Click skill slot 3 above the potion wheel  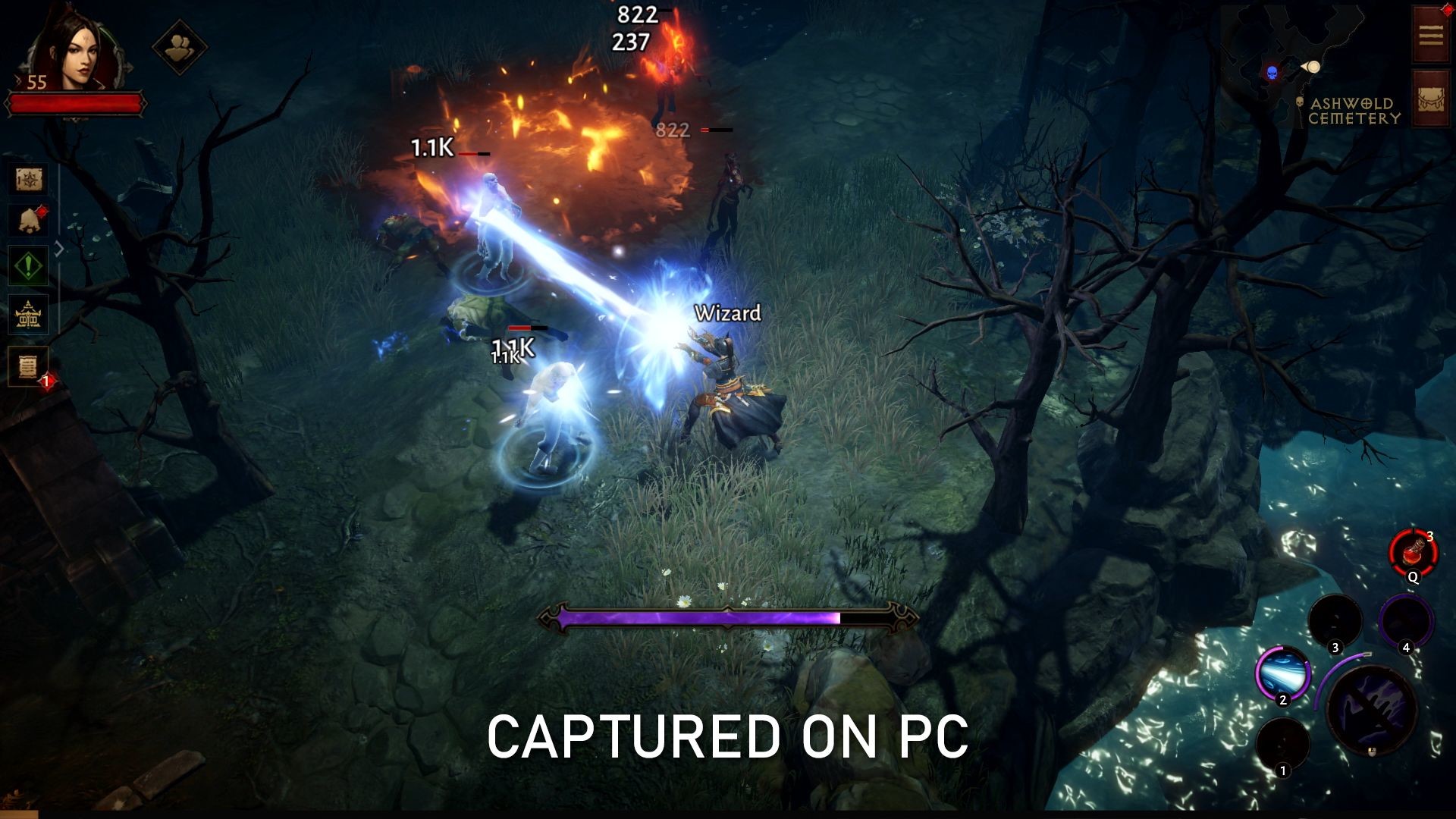1335,620
